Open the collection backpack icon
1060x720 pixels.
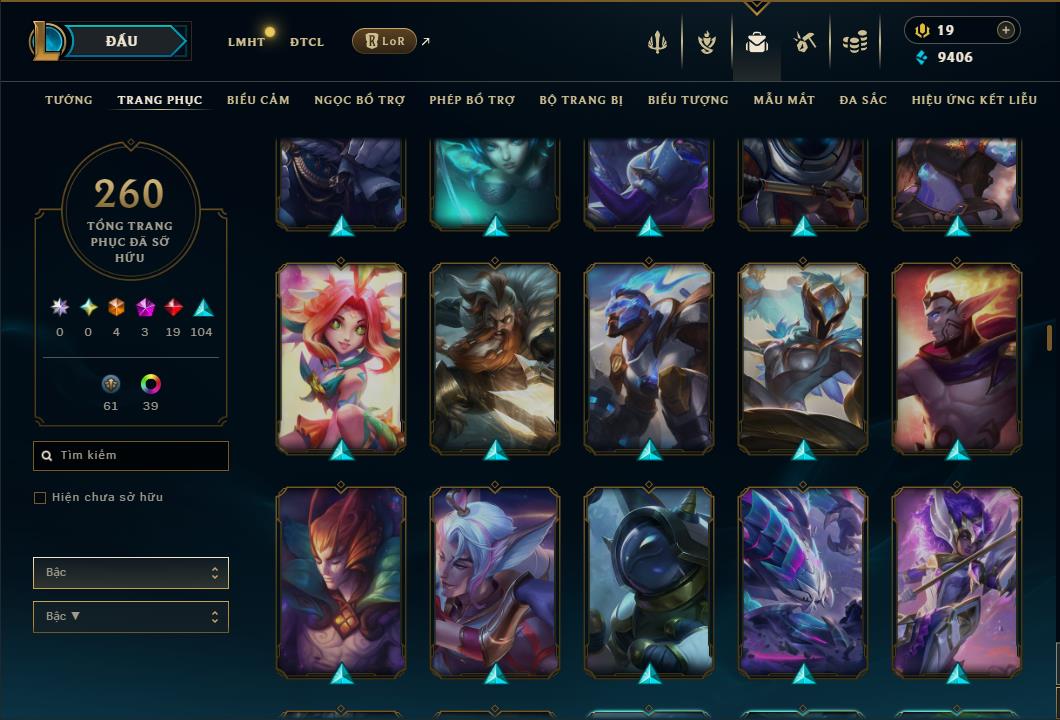[x=757, y=42]
